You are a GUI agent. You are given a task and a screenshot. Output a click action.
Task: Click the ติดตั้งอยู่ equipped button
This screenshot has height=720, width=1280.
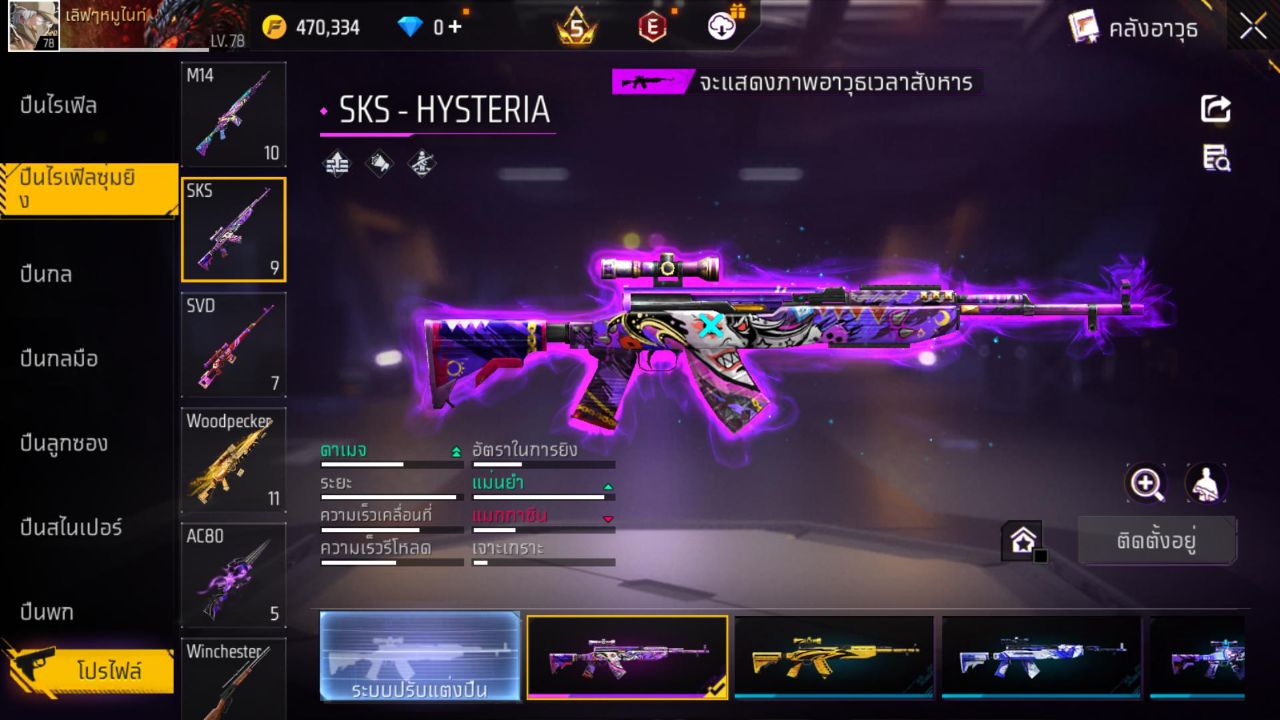[1158, 538]
